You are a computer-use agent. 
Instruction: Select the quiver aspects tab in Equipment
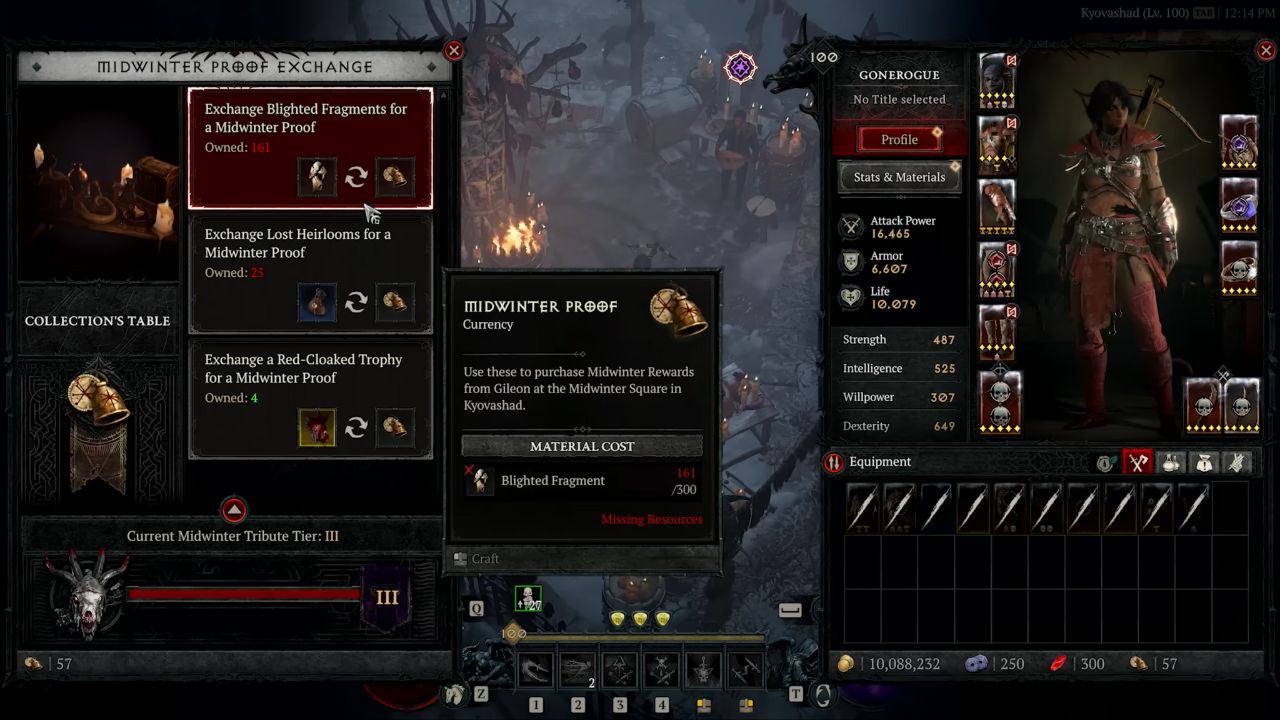tap(1237, 462)
